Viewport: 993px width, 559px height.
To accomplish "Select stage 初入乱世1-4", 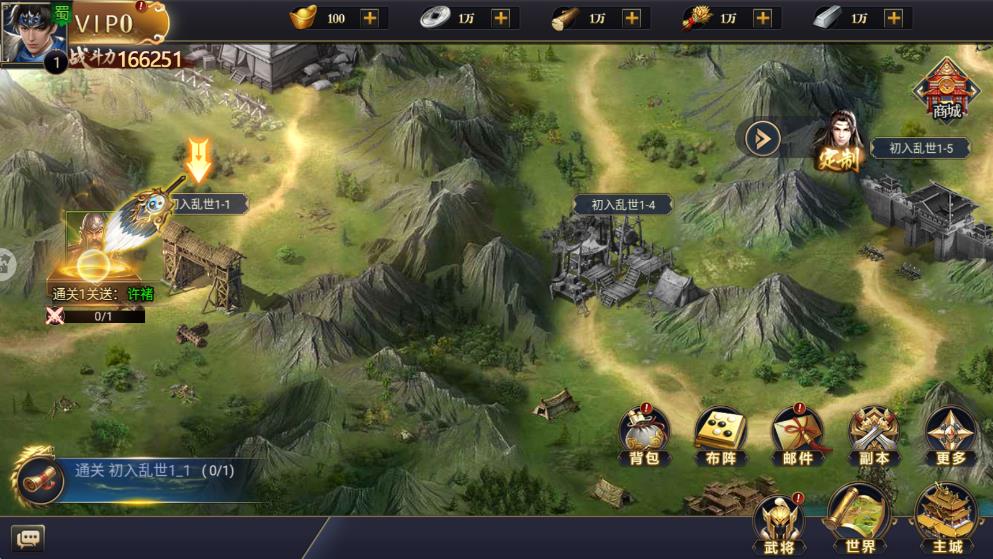I will [x=622, y=204].
